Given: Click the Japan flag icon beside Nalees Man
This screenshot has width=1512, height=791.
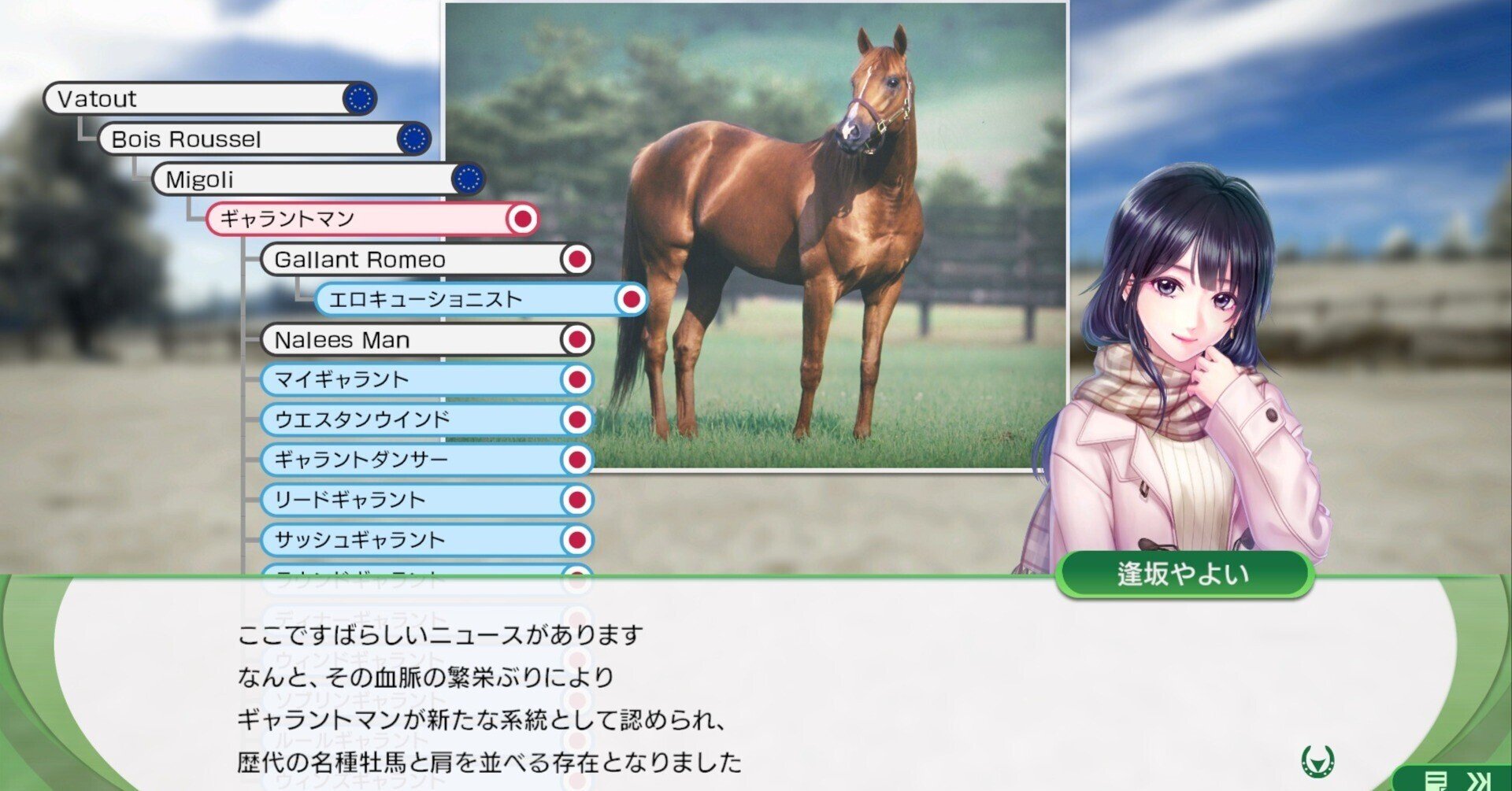Looking at the screenshot, I should pos(576,340).
